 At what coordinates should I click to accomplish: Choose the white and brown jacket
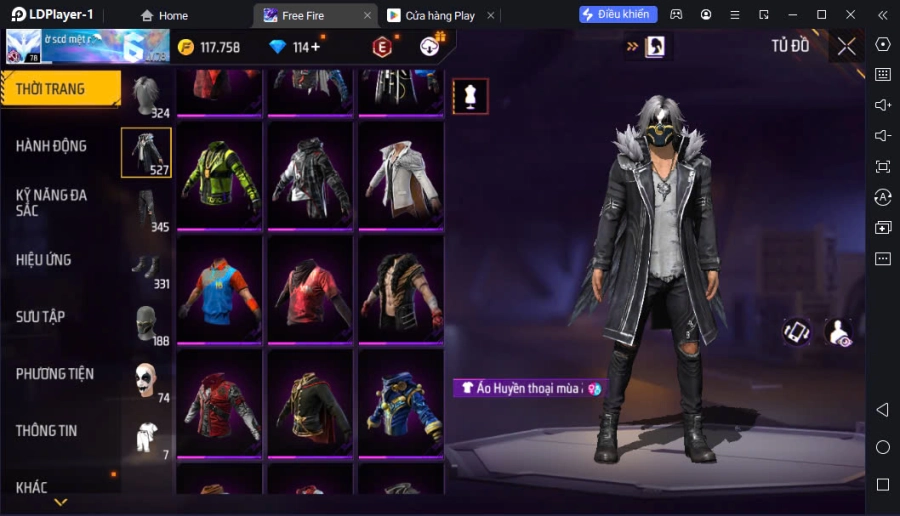click(400, 175)
